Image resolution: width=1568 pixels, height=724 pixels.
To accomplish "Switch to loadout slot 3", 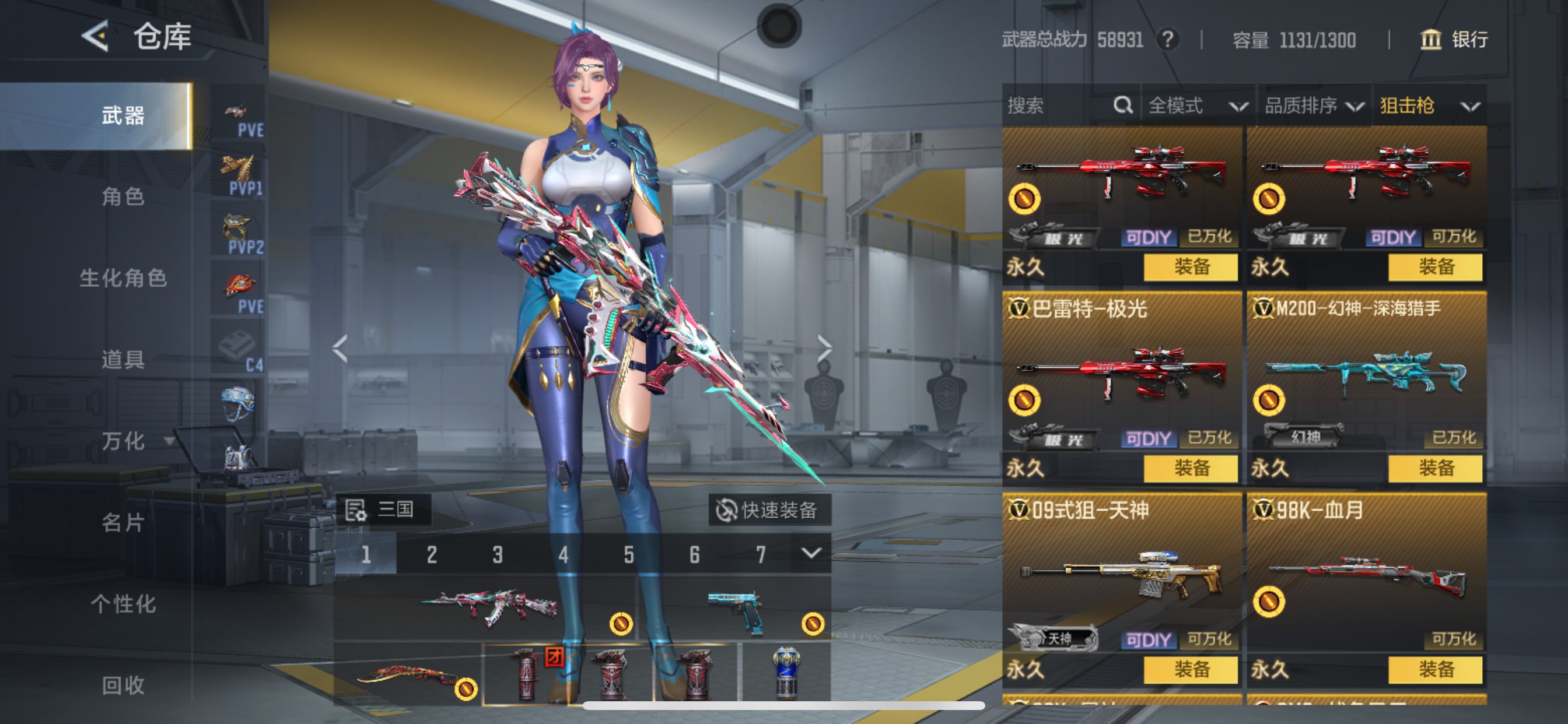I will 498,554.
